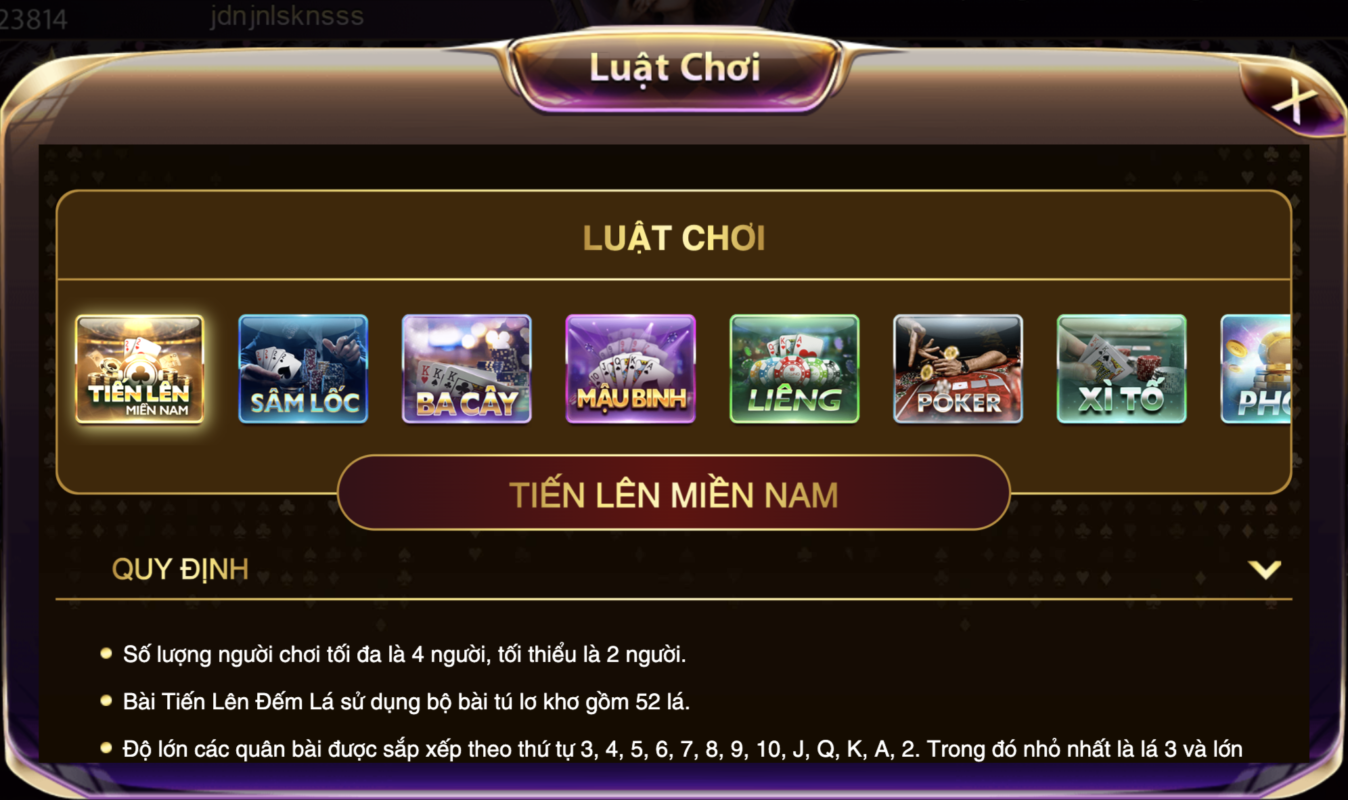Image resolution: width=1348 pixels, height=800 pixels.
Task: Open the Mậu Binh game rules icon
Action: (x=631, y=369)
